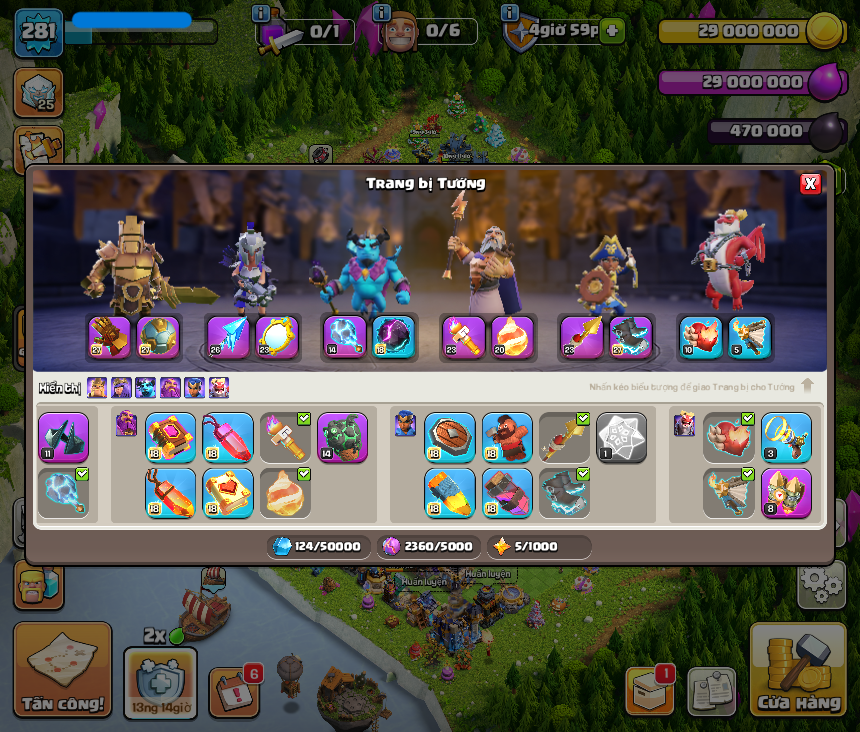Choose the equipped Frozen Arrow slot
This screenshot has width=860, height=732.
pos(228,338)
